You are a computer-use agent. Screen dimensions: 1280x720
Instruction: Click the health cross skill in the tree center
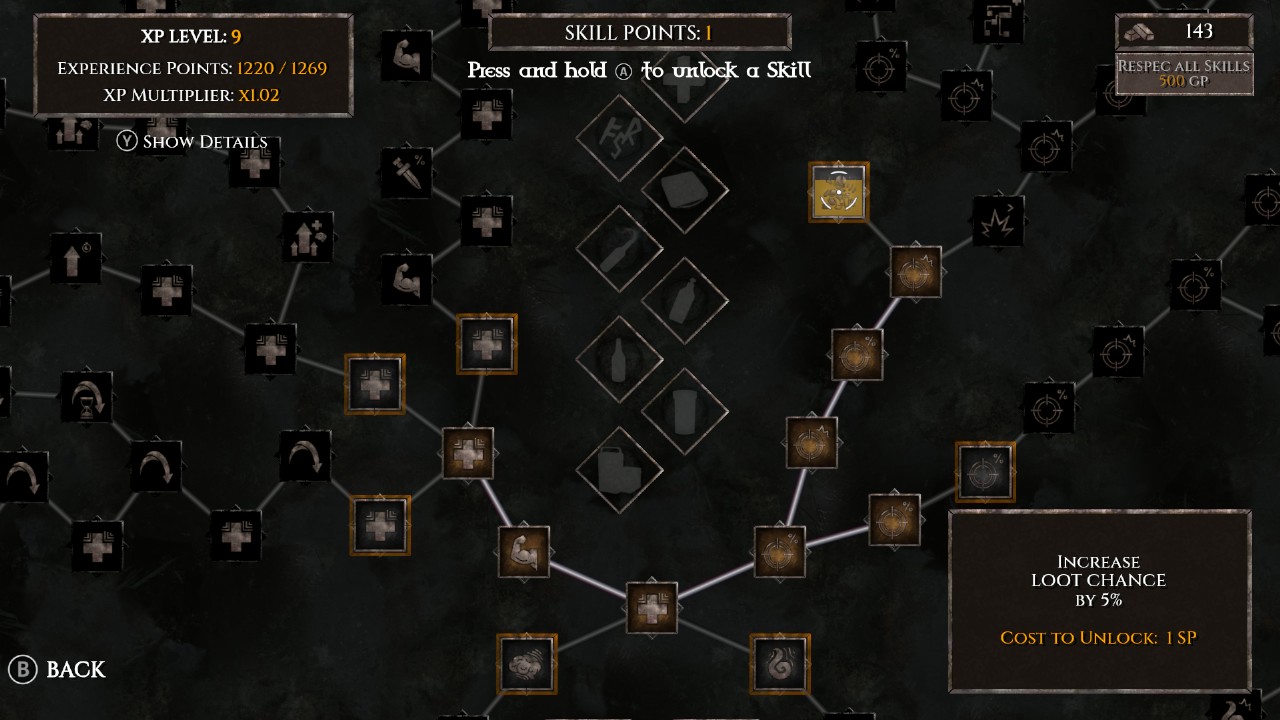point(655,608)
